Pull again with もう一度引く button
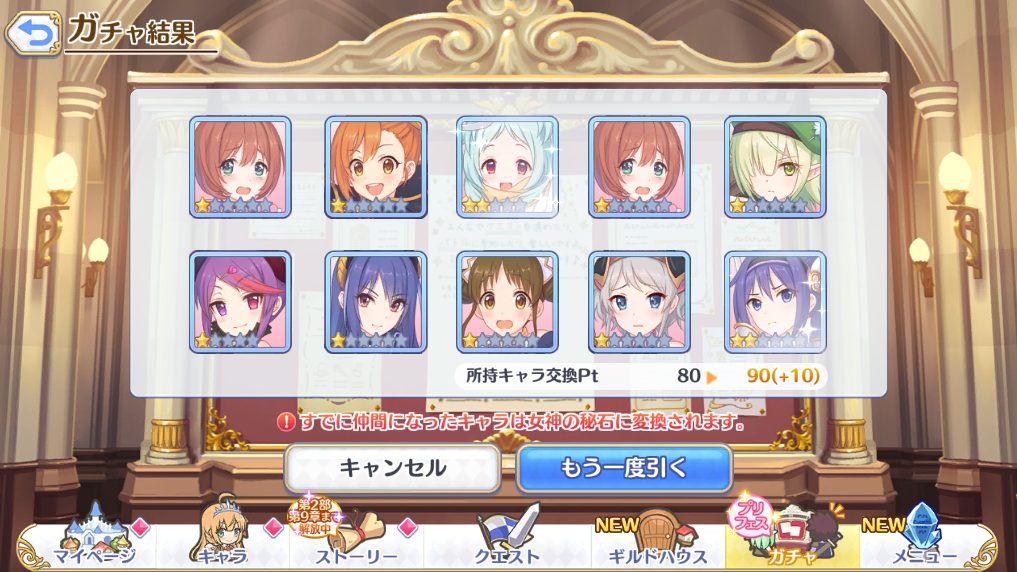This screenshot has width=1017, height=572. pyautogui.click(x=624, y=468)
